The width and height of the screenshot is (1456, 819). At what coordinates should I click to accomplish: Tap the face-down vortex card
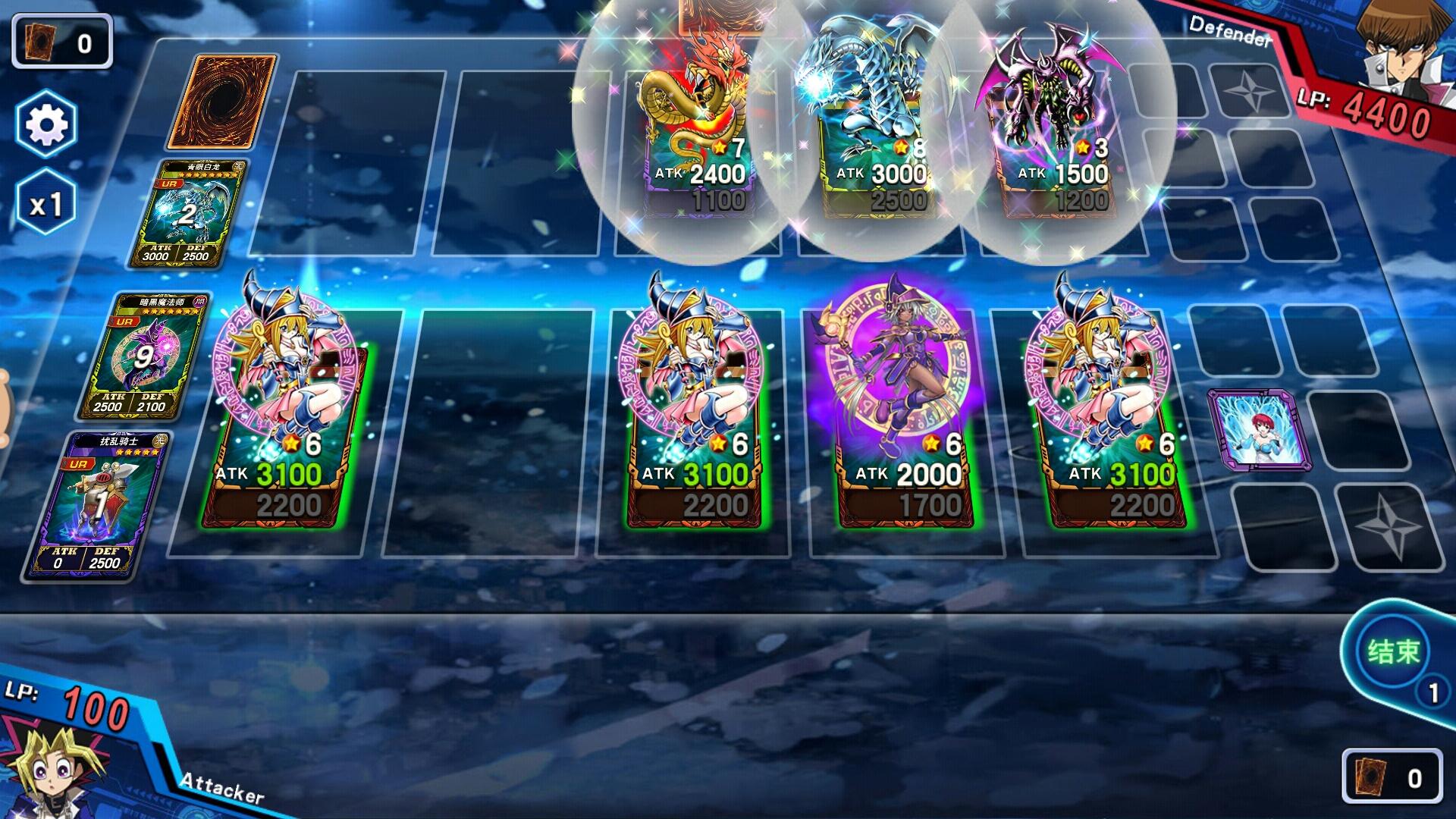click(x=221, y=102)
